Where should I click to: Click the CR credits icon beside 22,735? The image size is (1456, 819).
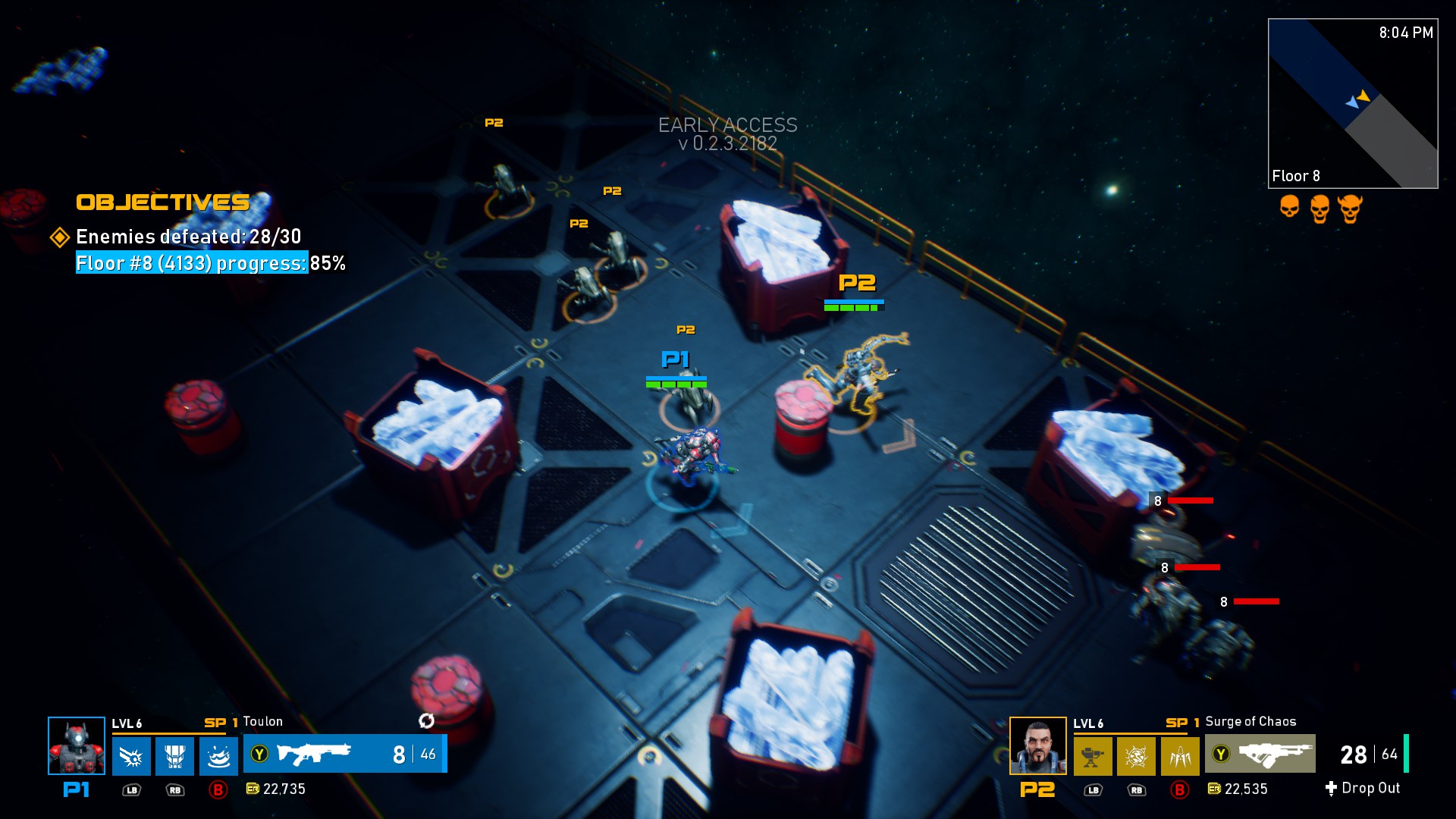[x=253, y=789]
